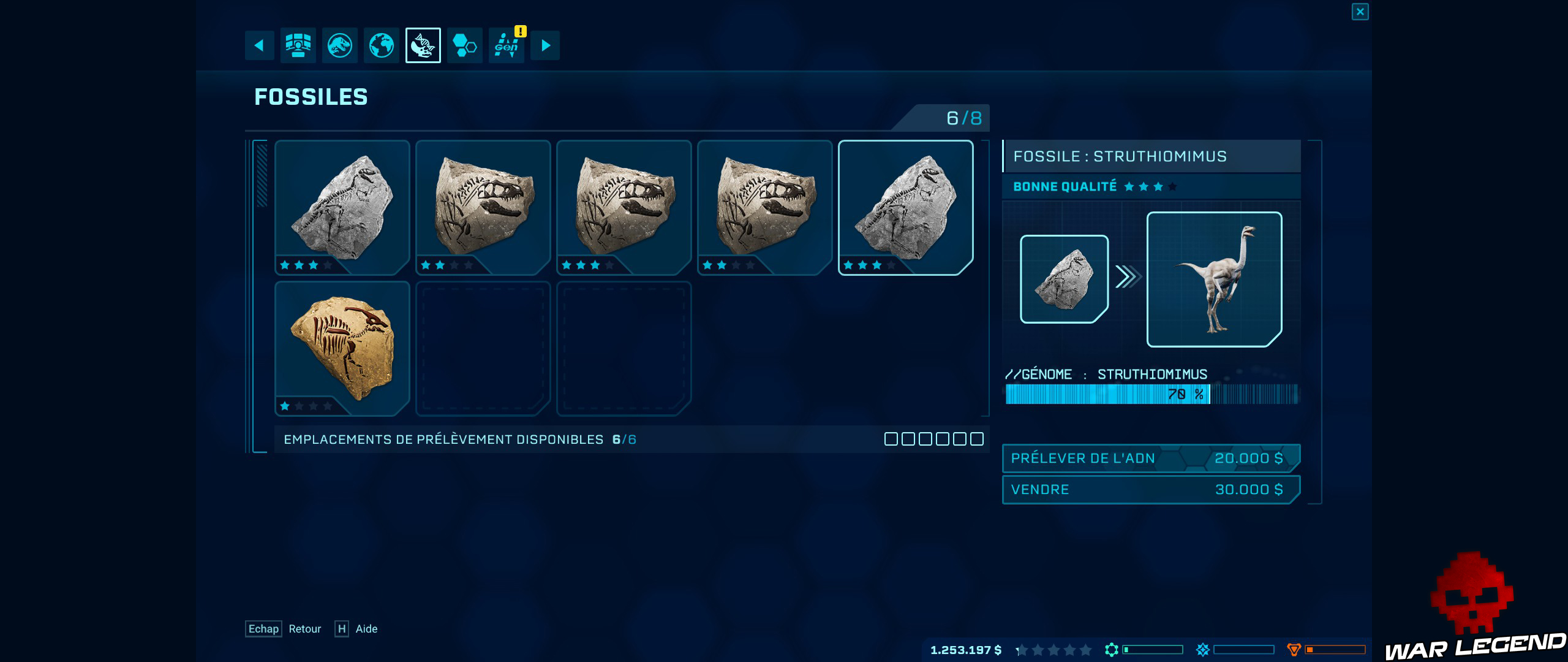Choose the brown three-star skull fossil
The width and height of the screenshot is (1568, 662).
(x=624, y=207)
